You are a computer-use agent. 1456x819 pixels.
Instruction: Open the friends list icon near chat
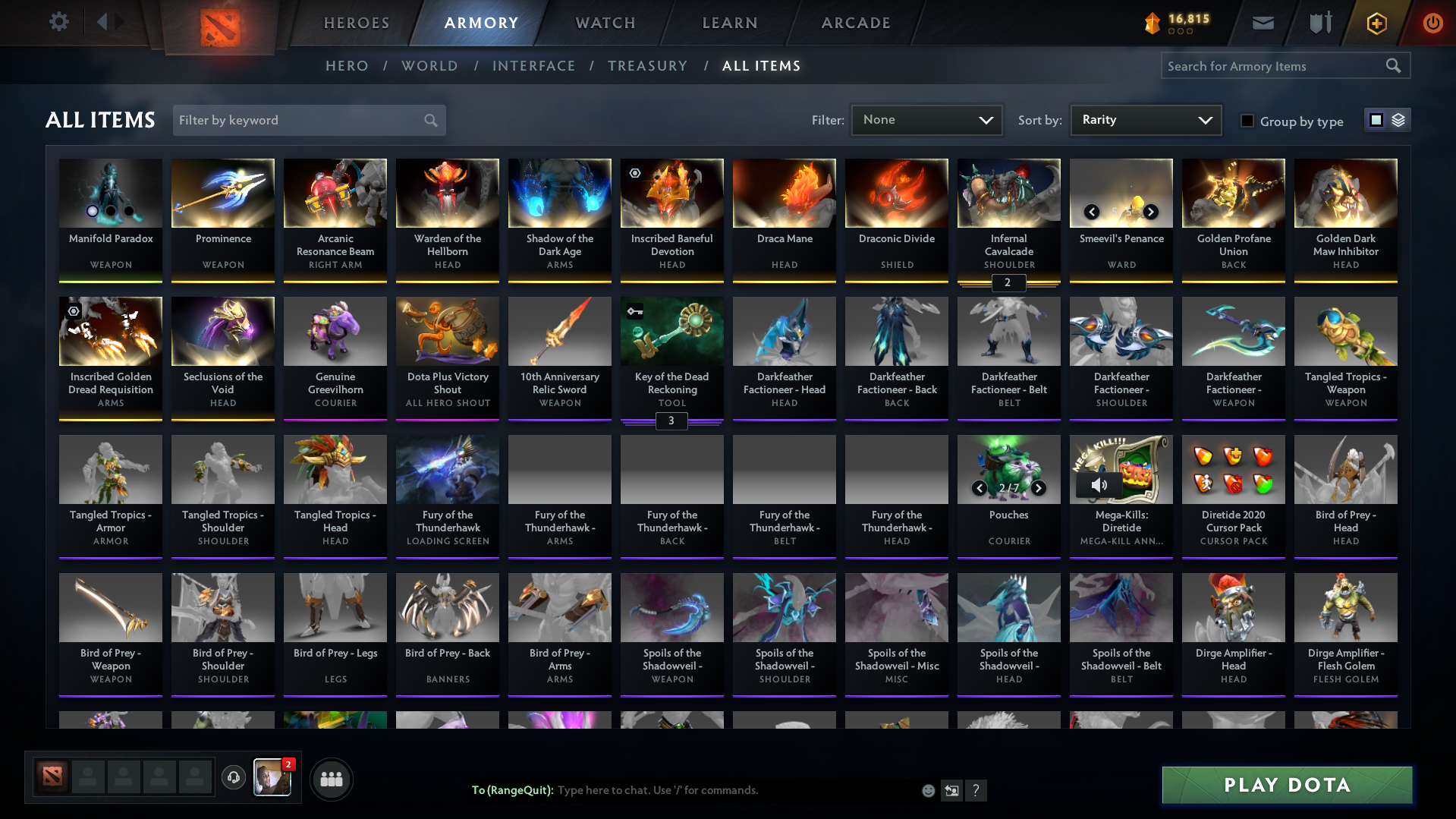[331, 779]
